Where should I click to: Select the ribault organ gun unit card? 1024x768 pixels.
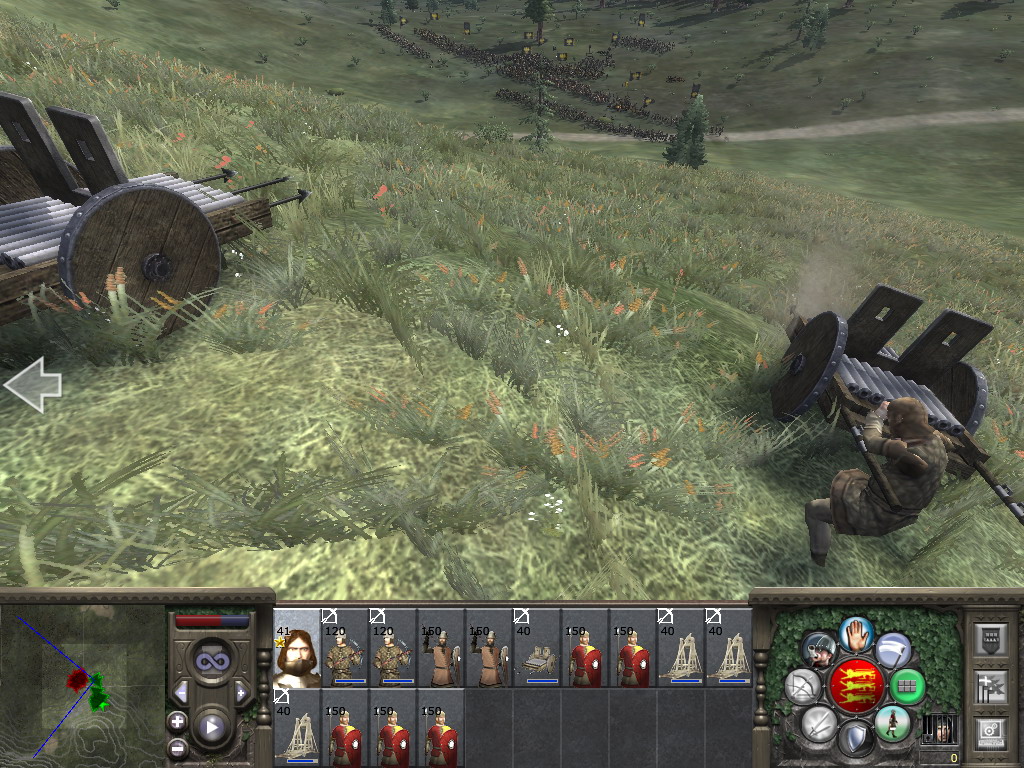[537, 649]
